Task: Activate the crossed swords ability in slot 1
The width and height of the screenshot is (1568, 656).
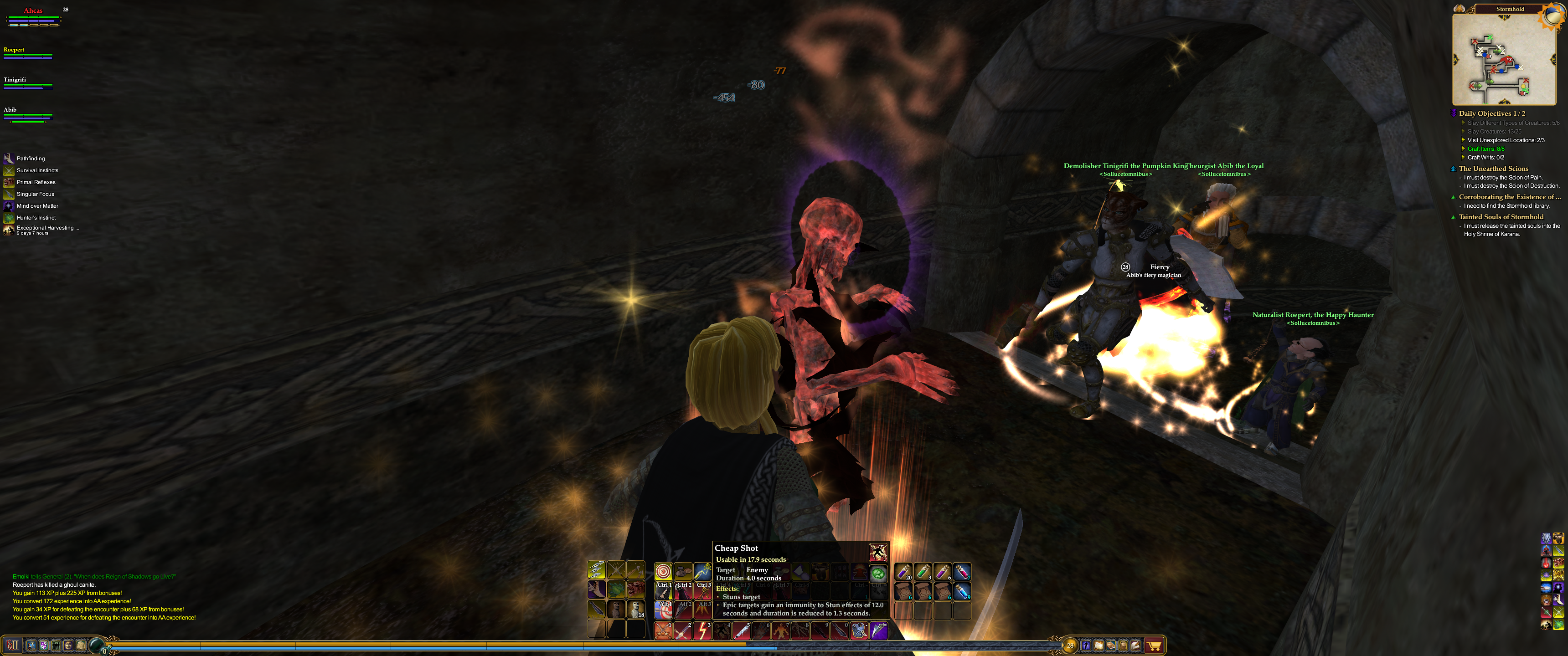Action: pos(662,631)
